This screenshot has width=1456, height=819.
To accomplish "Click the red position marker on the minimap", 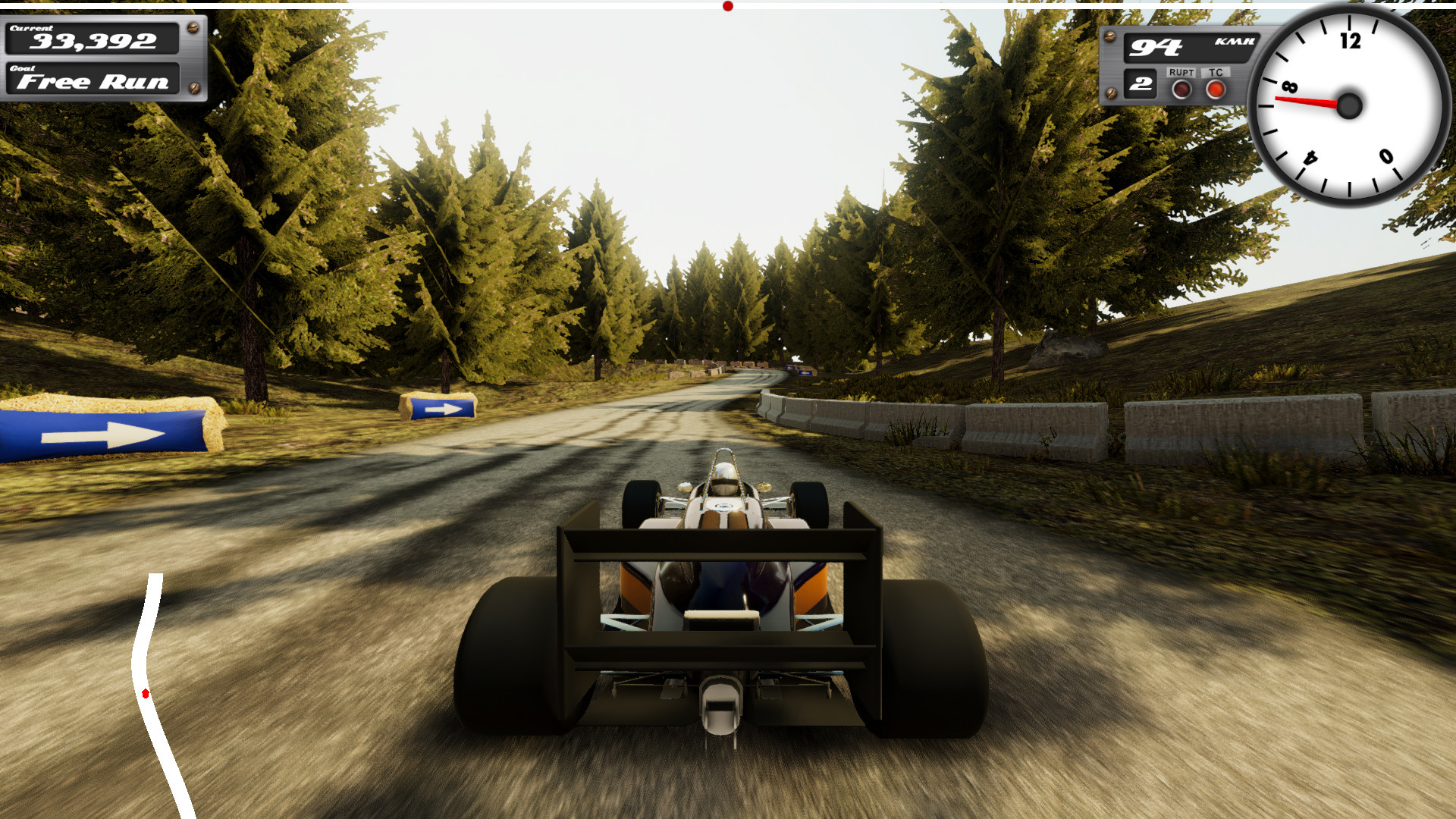I will [x=146, y=692].
